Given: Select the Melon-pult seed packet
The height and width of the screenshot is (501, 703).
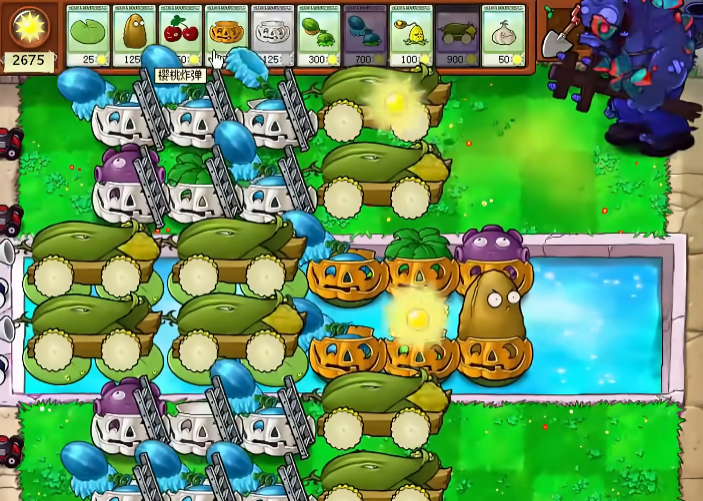Looking at the screenshot, I should point(318,37).
